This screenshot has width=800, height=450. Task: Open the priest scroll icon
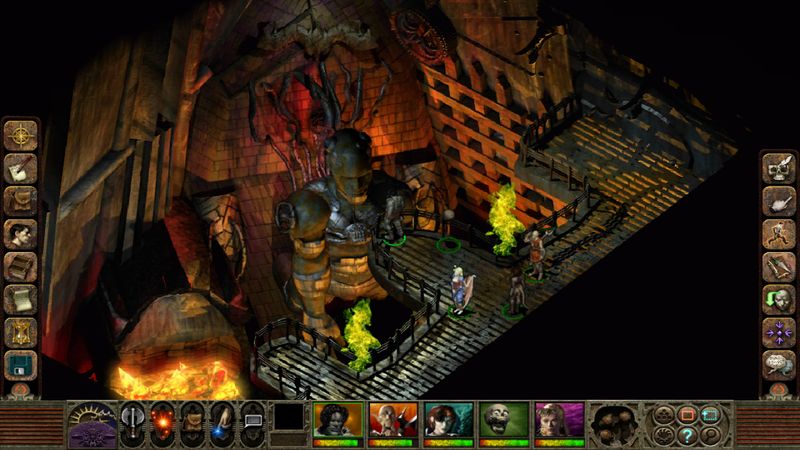[20, 299]
